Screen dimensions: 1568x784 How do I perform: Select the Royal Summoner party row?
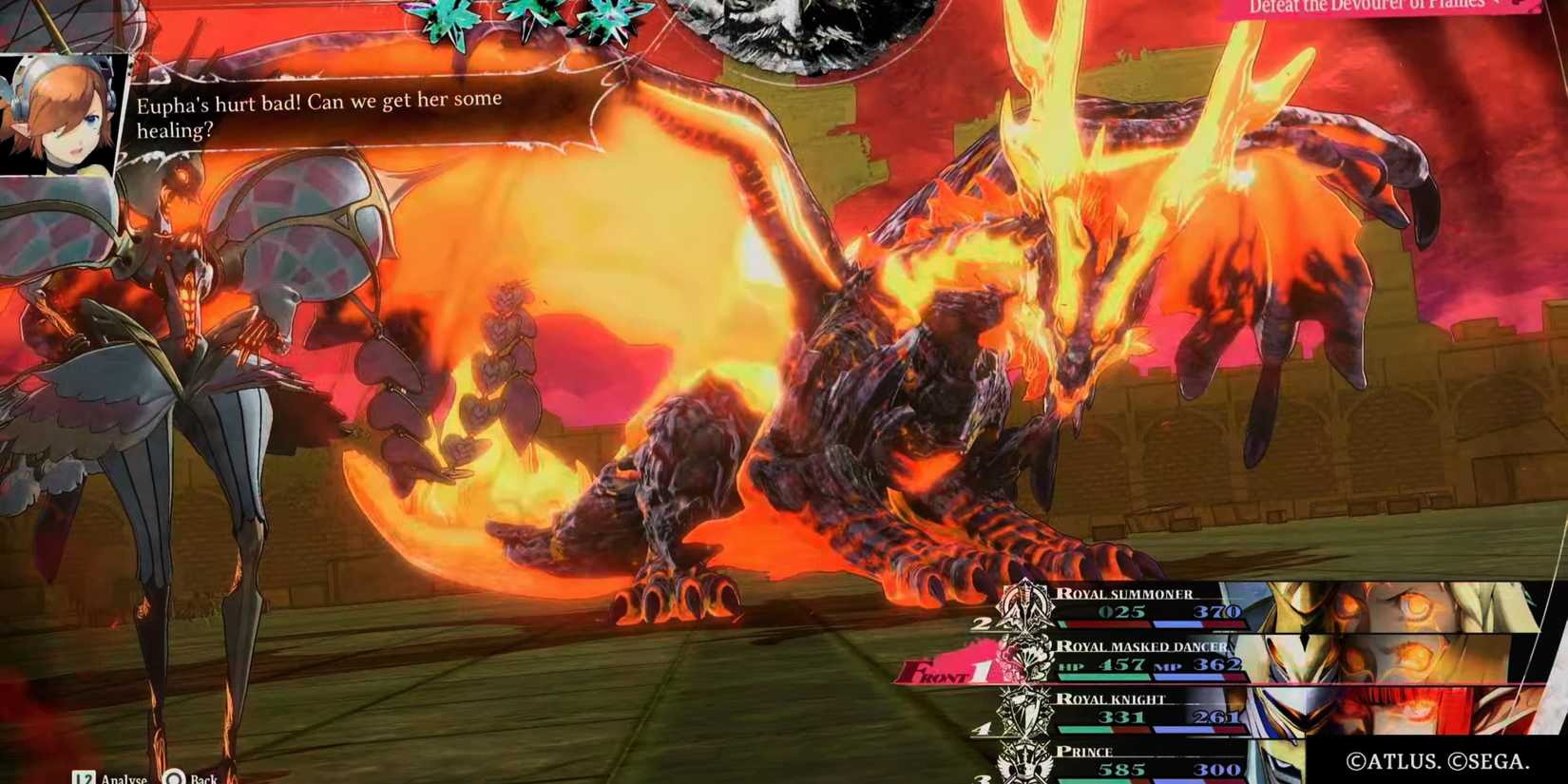[x=1140, y=603]
